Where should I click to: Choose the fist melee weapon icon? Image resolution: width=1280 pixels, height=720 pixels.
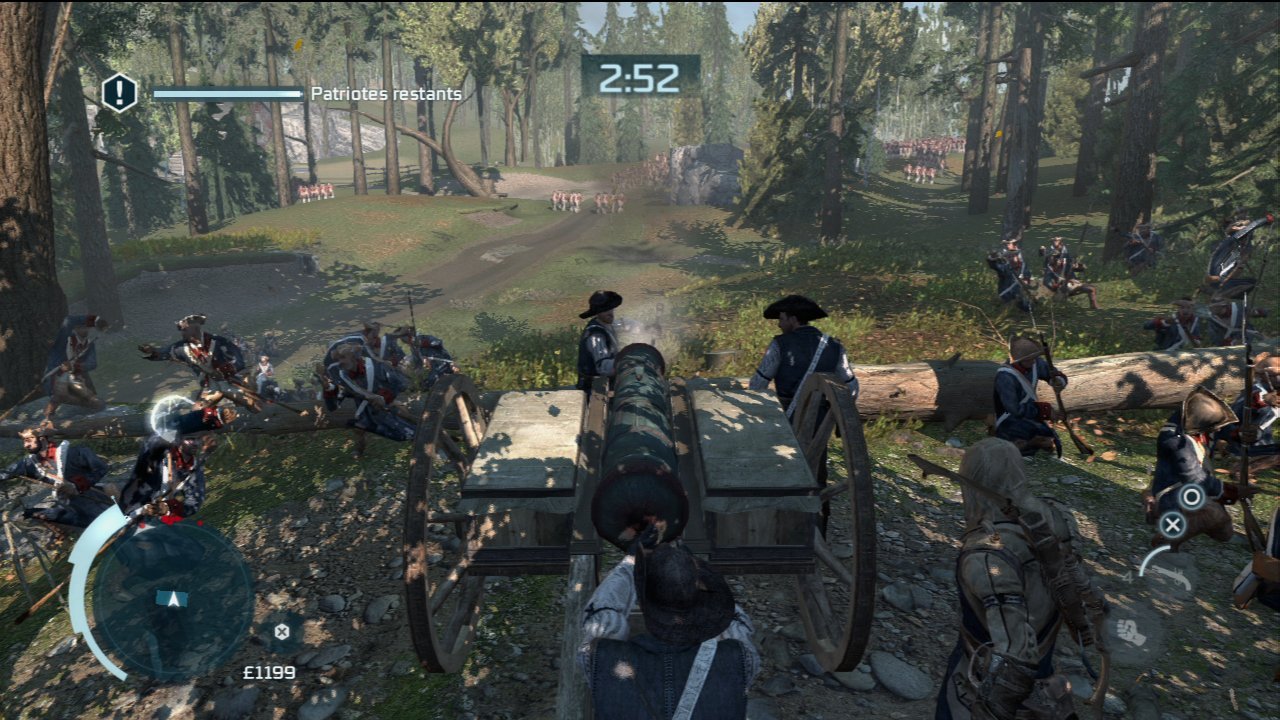pyautogui.click(x=1133, y=633)
